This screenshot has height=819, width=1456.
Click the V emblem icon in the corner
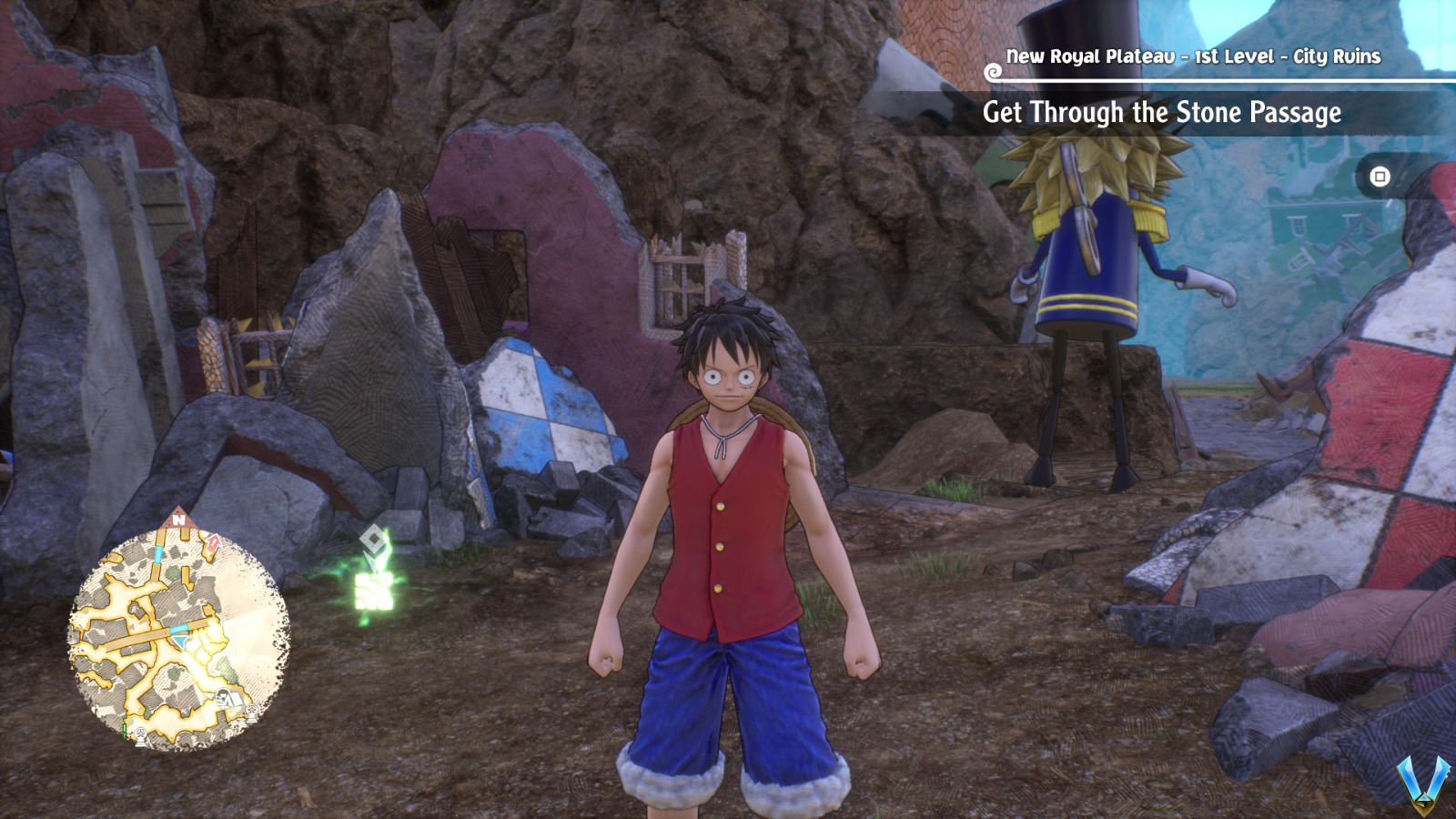coord(1424,784)
